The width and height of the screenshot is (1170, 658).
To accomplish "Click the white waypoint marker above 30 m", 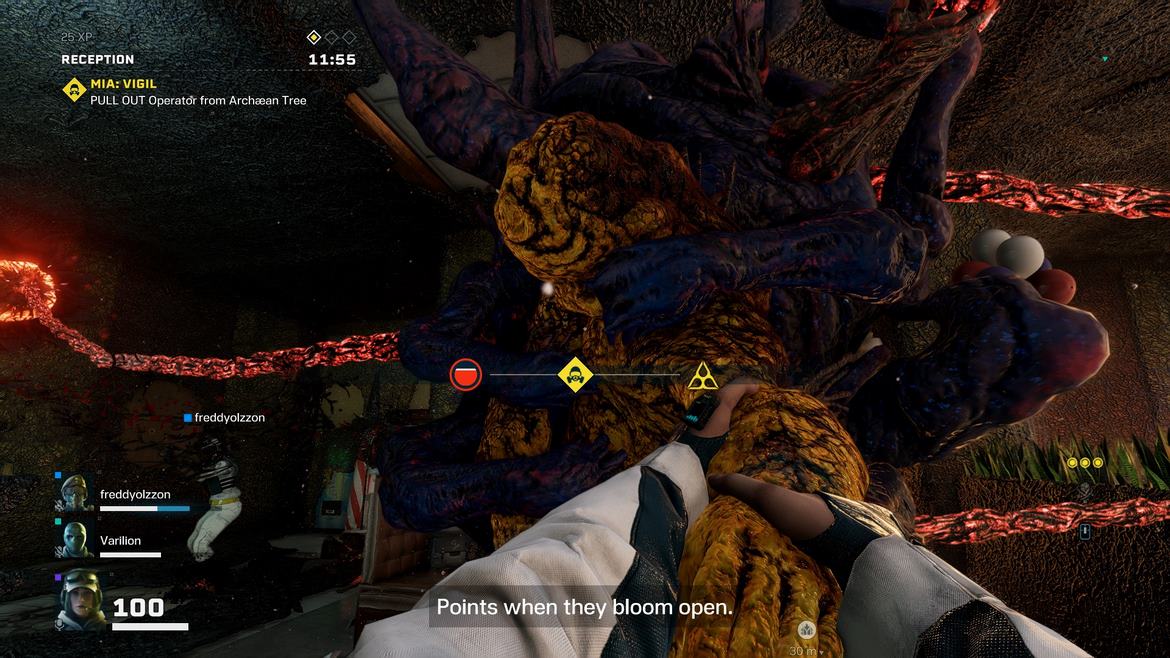I will [806, 630].
